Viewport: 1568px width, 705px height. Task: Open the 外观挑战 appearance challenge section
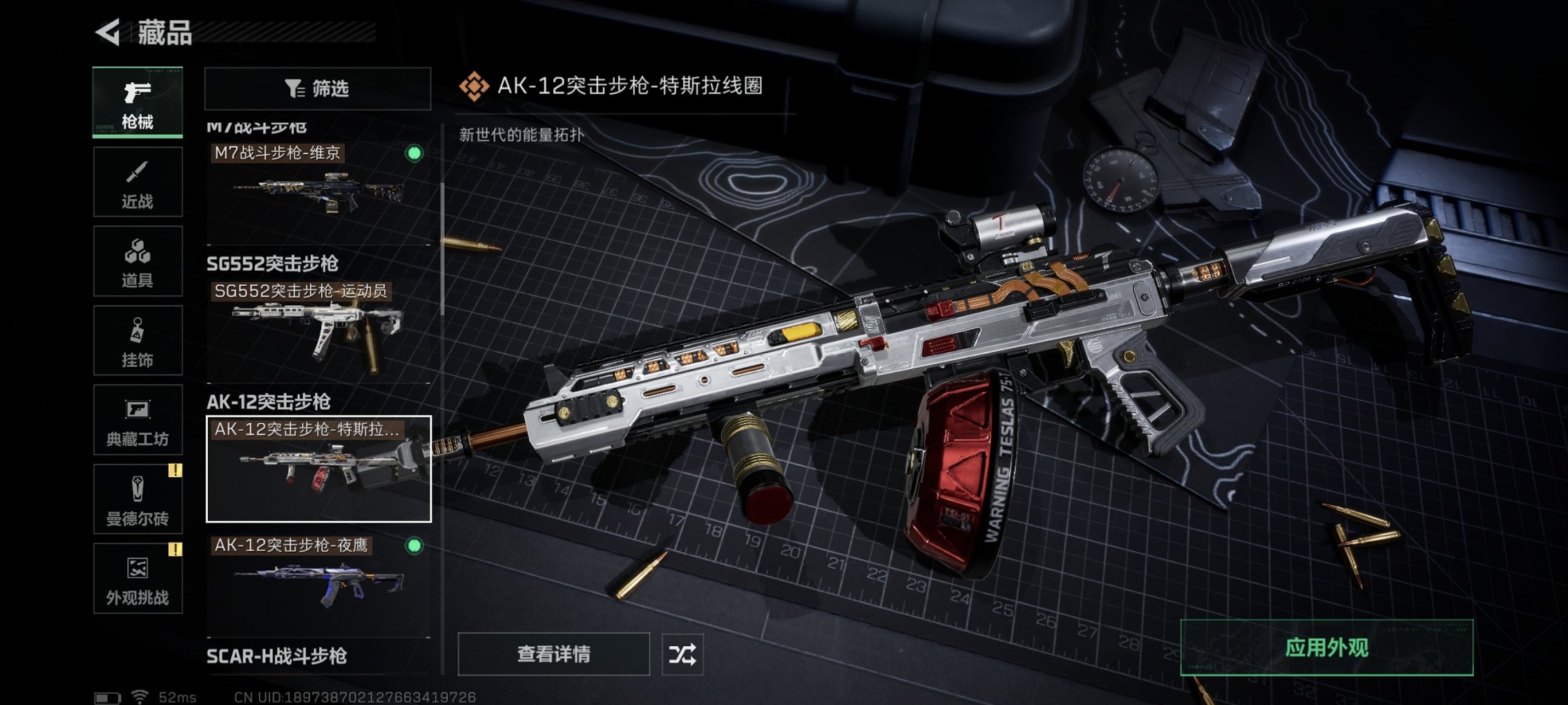tap(137, 579)
